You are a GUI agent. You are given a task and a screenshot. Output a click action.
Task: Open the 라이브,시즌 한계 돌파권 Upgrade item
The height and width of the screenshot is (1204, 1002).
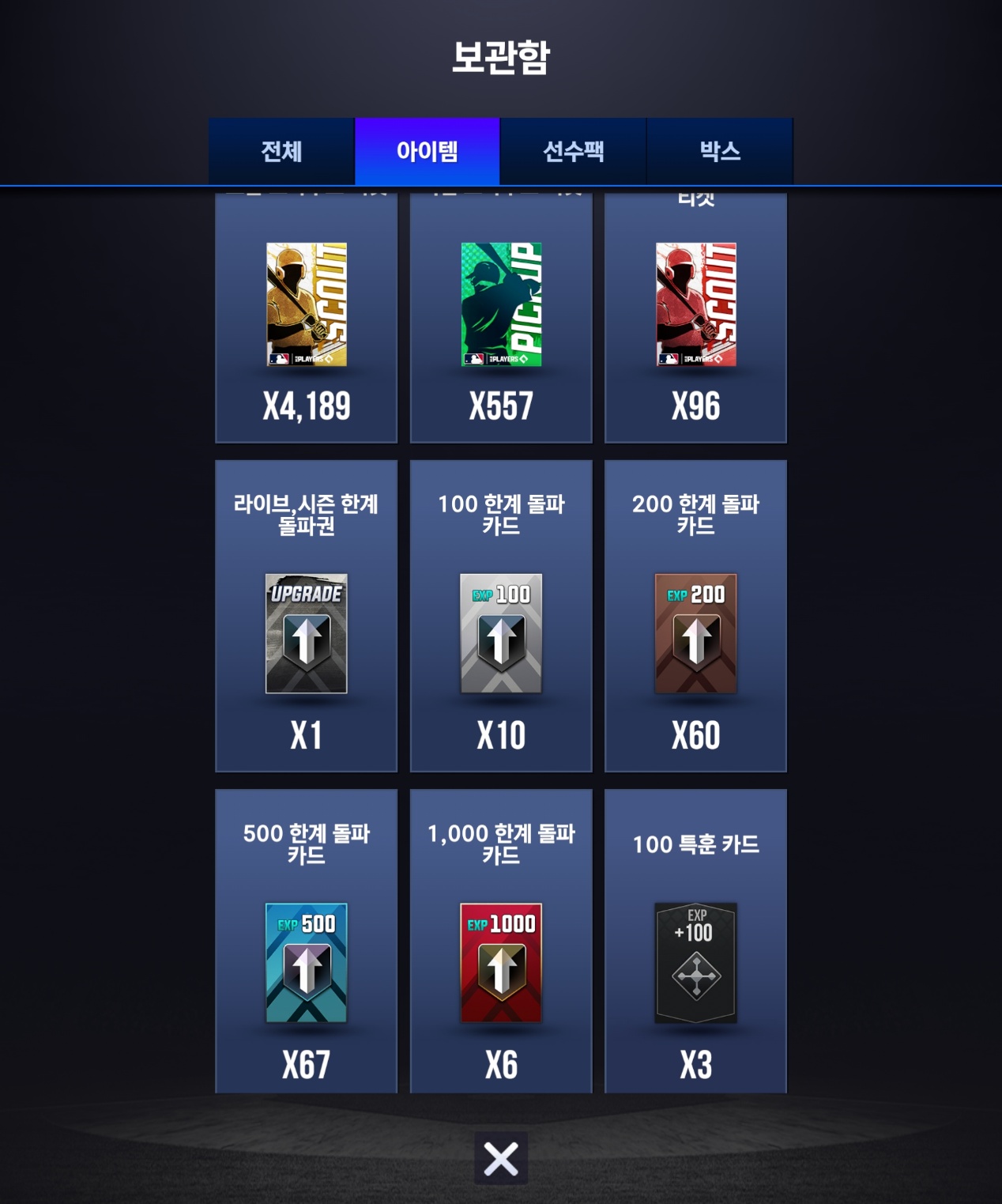(307, 617)
